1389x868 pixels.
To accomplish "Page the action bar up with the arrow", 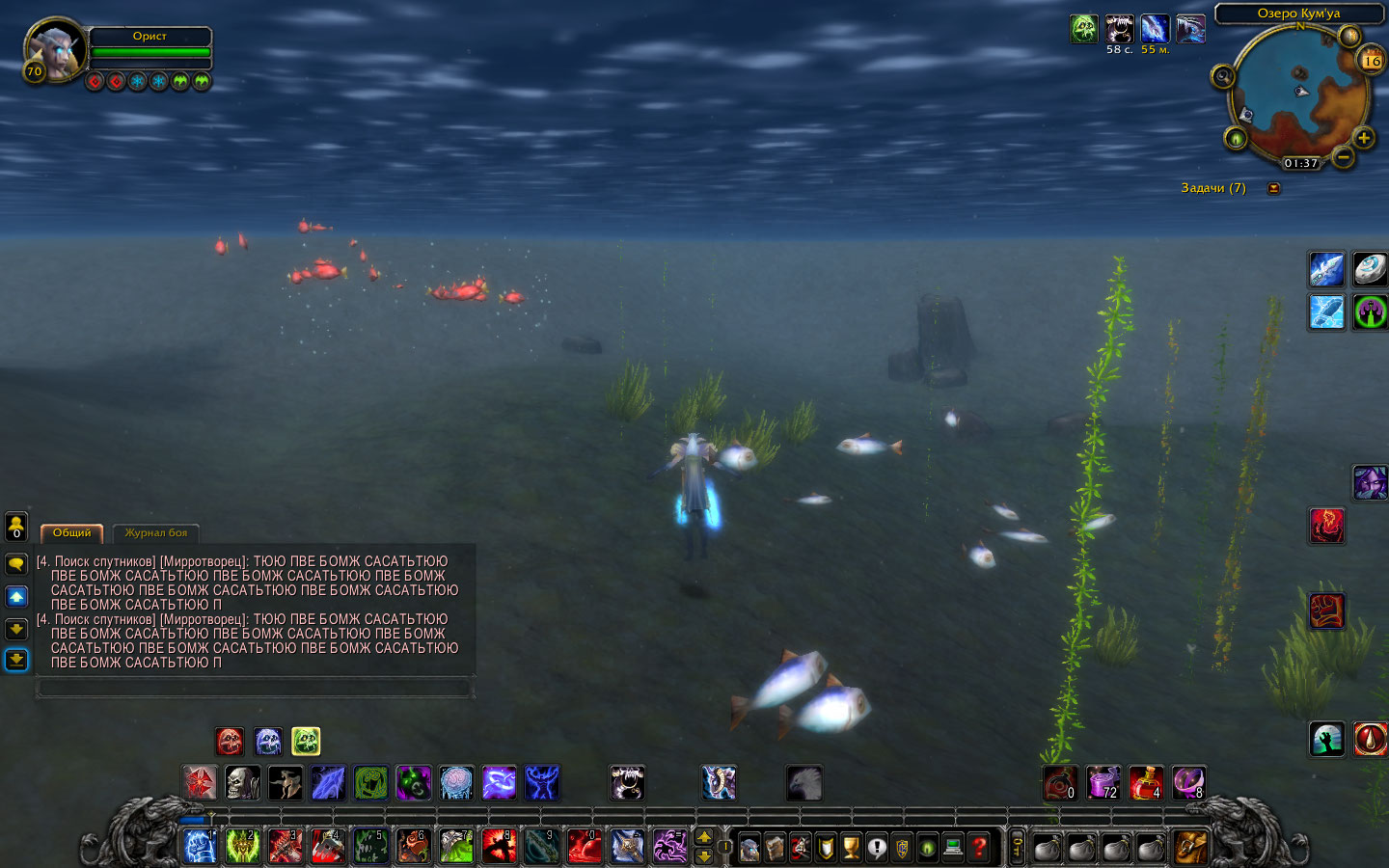I will [x=704, y=837].
